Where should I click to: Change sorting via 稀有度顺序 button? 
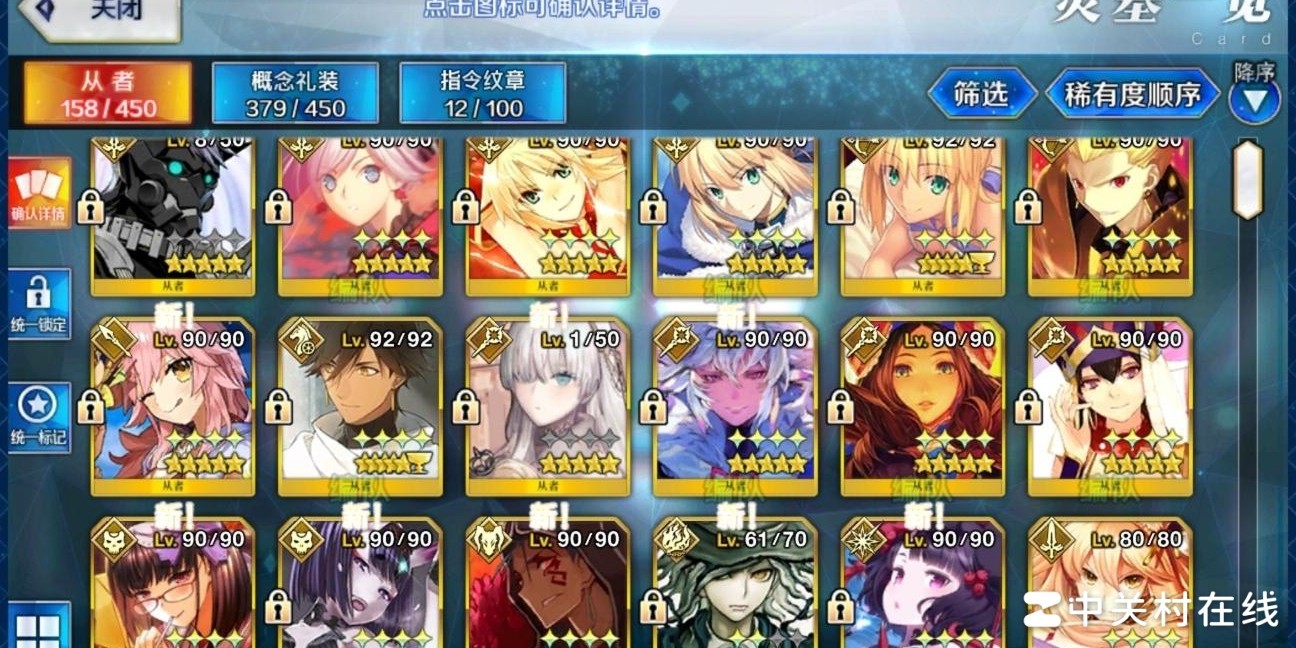point(1131,94)
